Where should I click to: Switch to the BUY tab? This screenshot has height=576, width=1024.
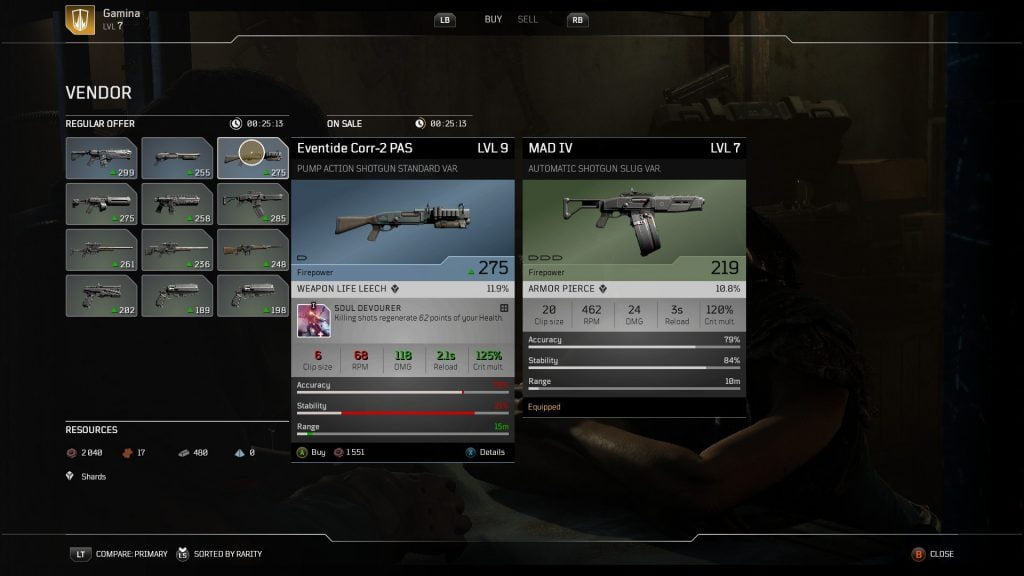(493, 20)
